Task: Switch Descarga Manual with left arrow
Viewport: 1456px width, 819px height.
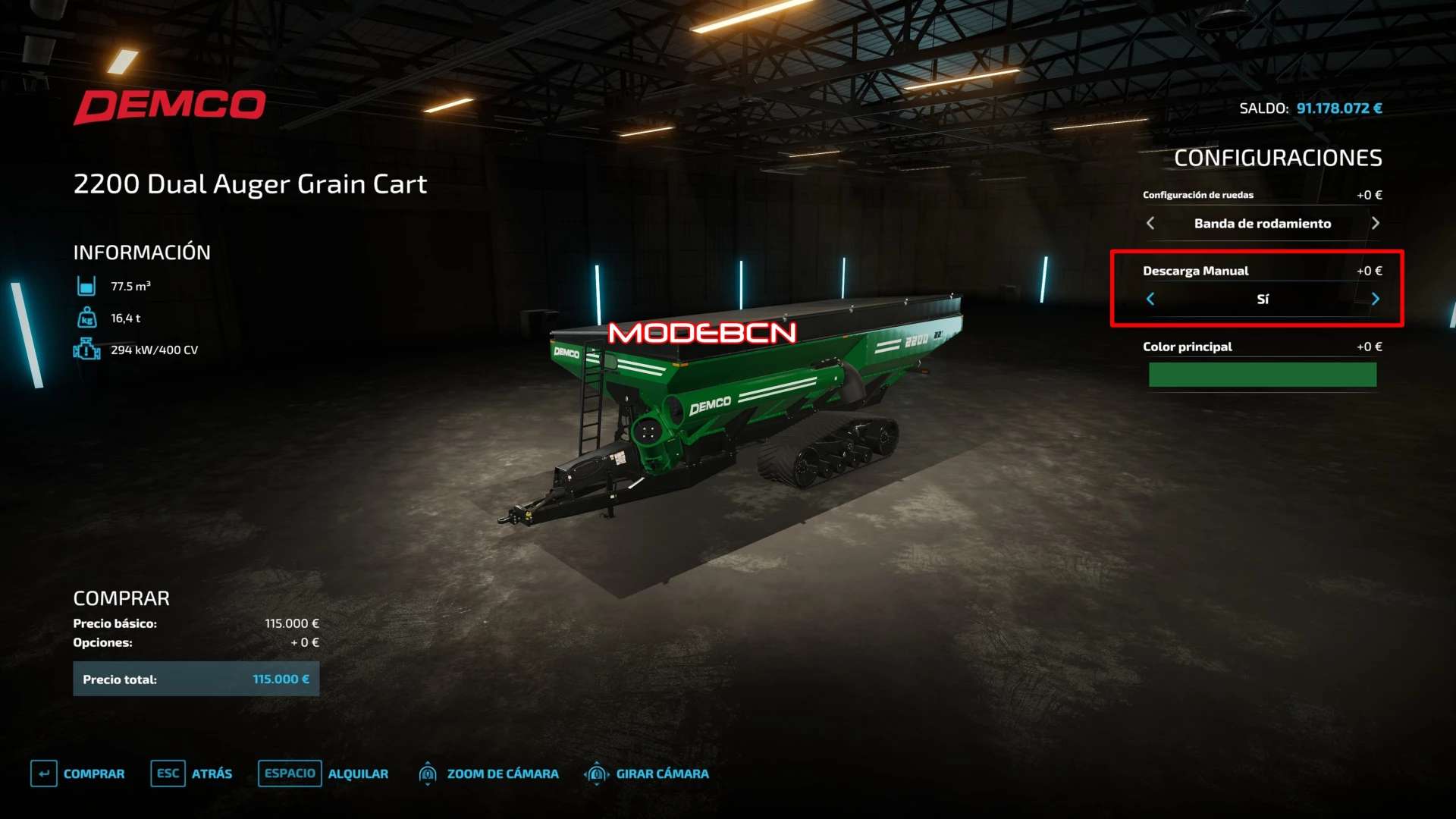Action: [1150, 299]
